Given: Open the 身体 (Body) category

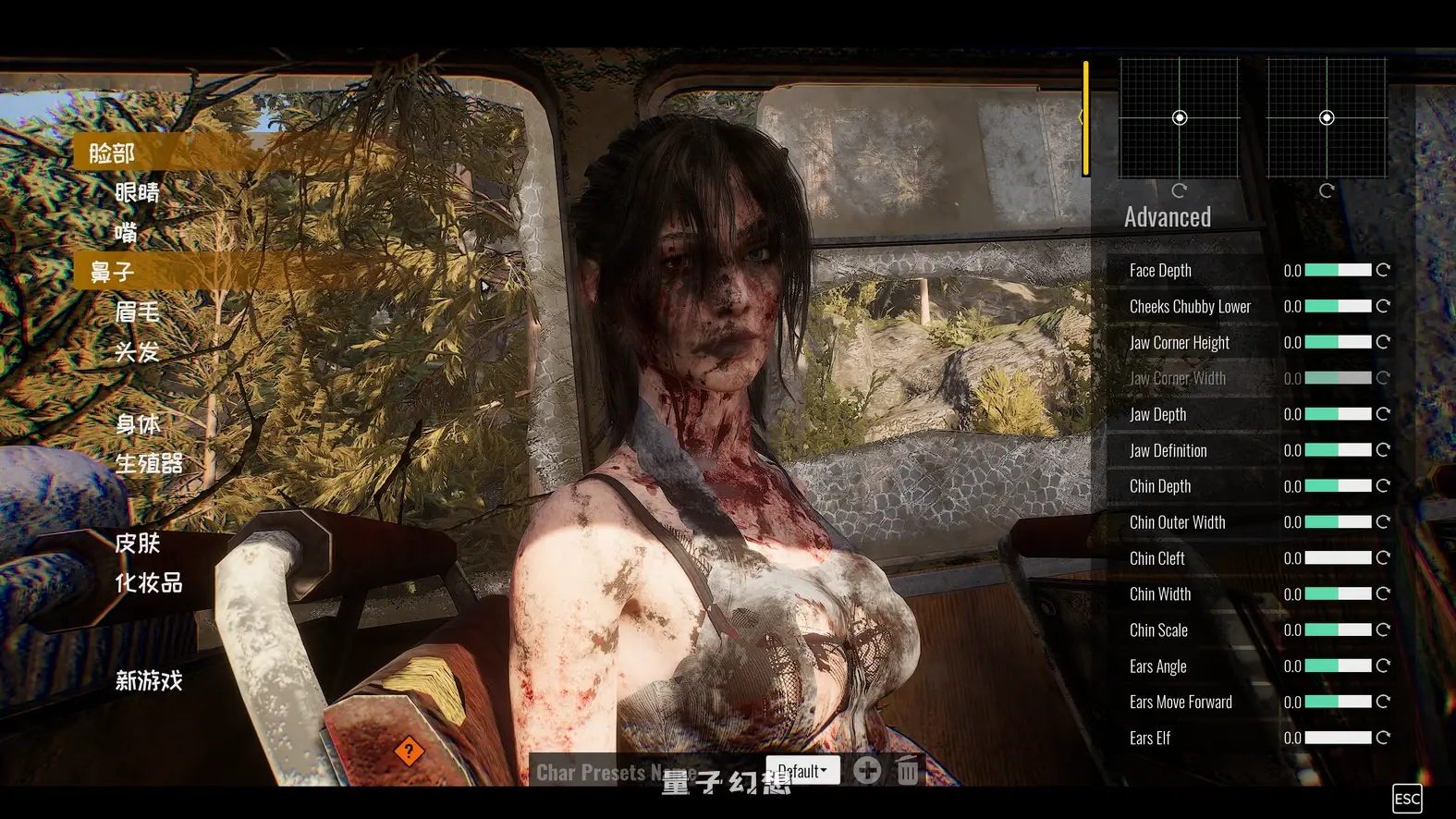Looking at the screenshot, I should tap(138, 424).
